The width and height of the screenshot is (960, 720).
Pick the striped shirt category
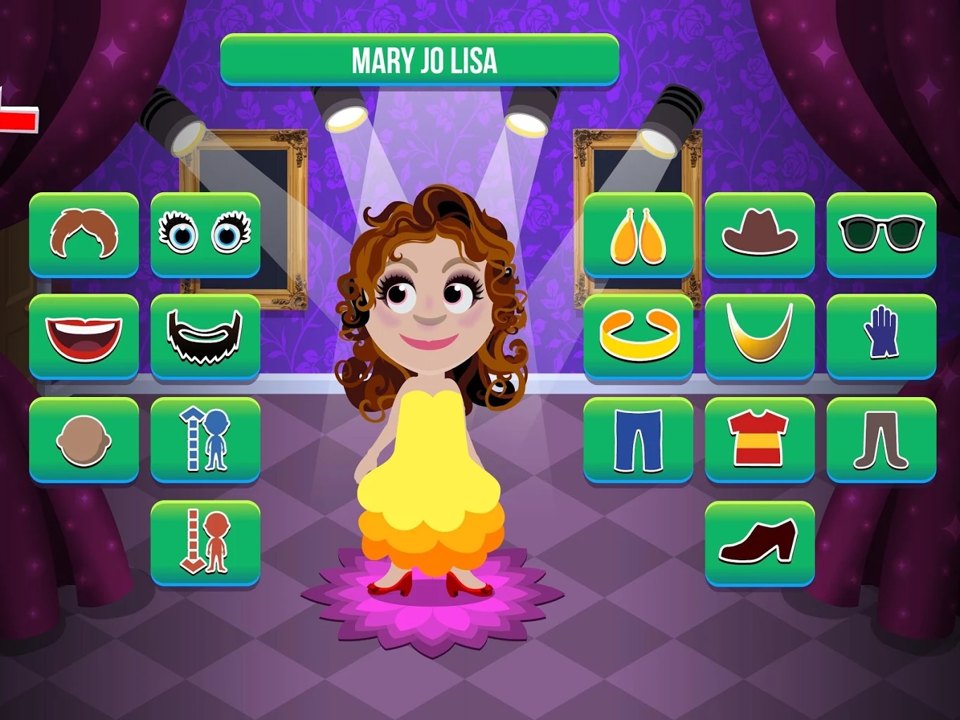pyautogui.click(x=760, y=440)
